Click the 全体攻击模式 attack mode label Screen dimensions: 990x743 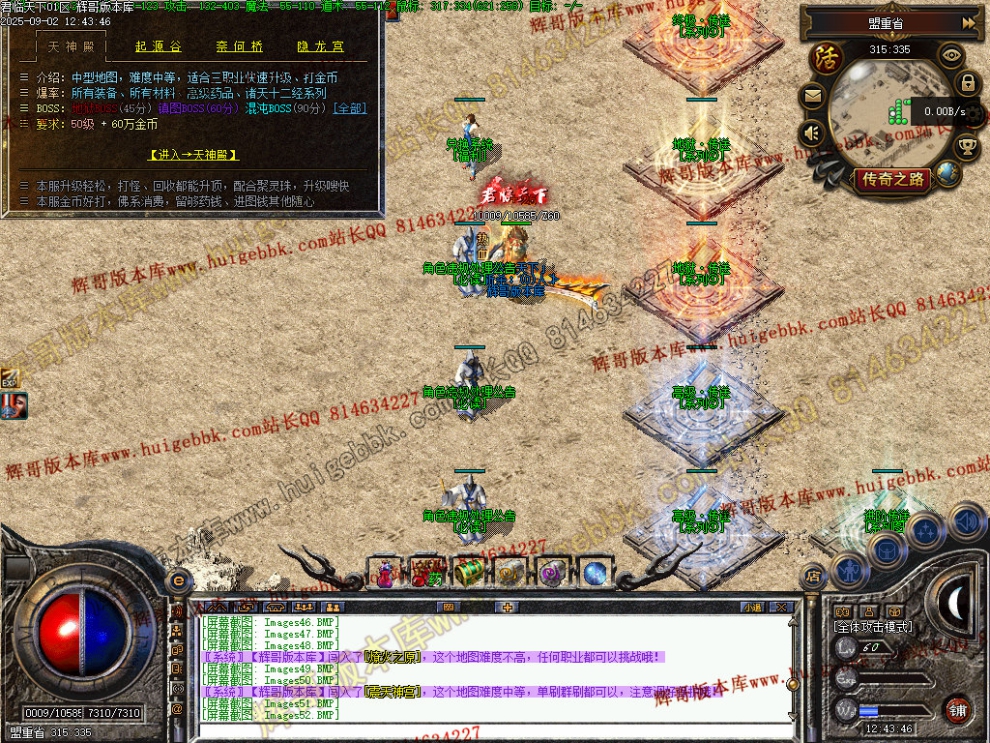click(x=873, y=626)
